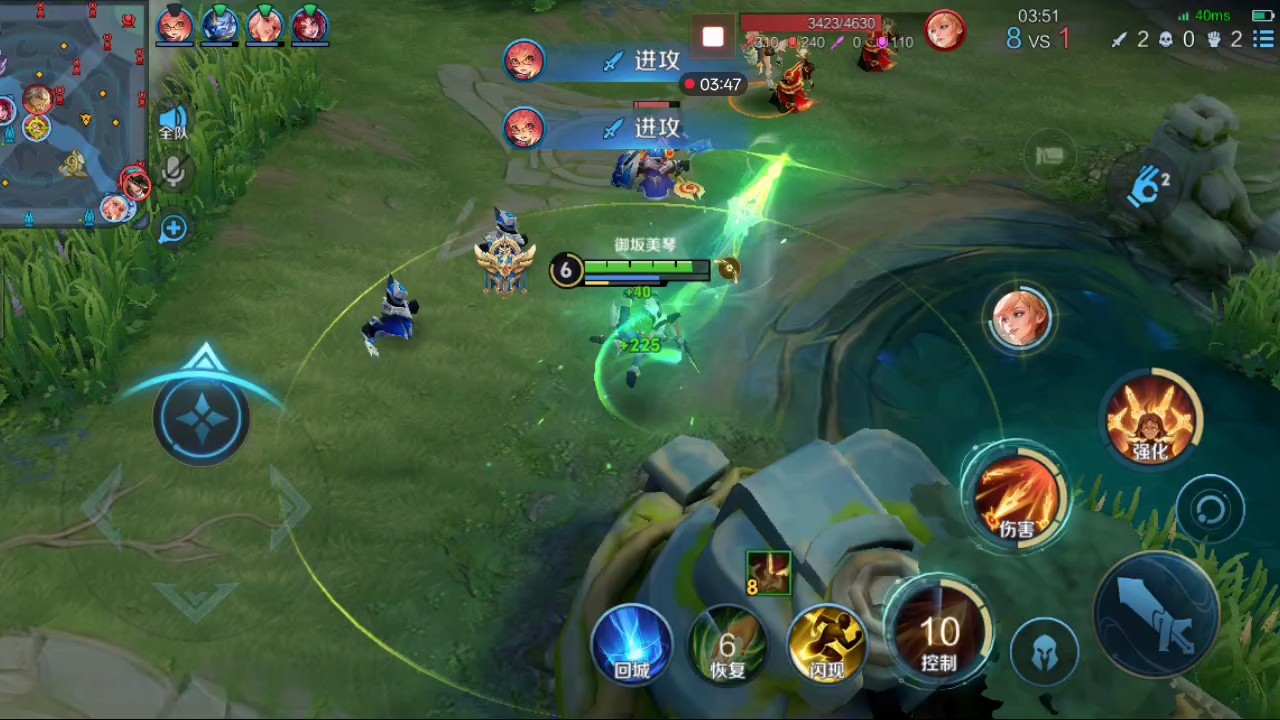Activate the 恢复 heal spell
Viewport: 1280px width, 720px height.
pos(728,645)
